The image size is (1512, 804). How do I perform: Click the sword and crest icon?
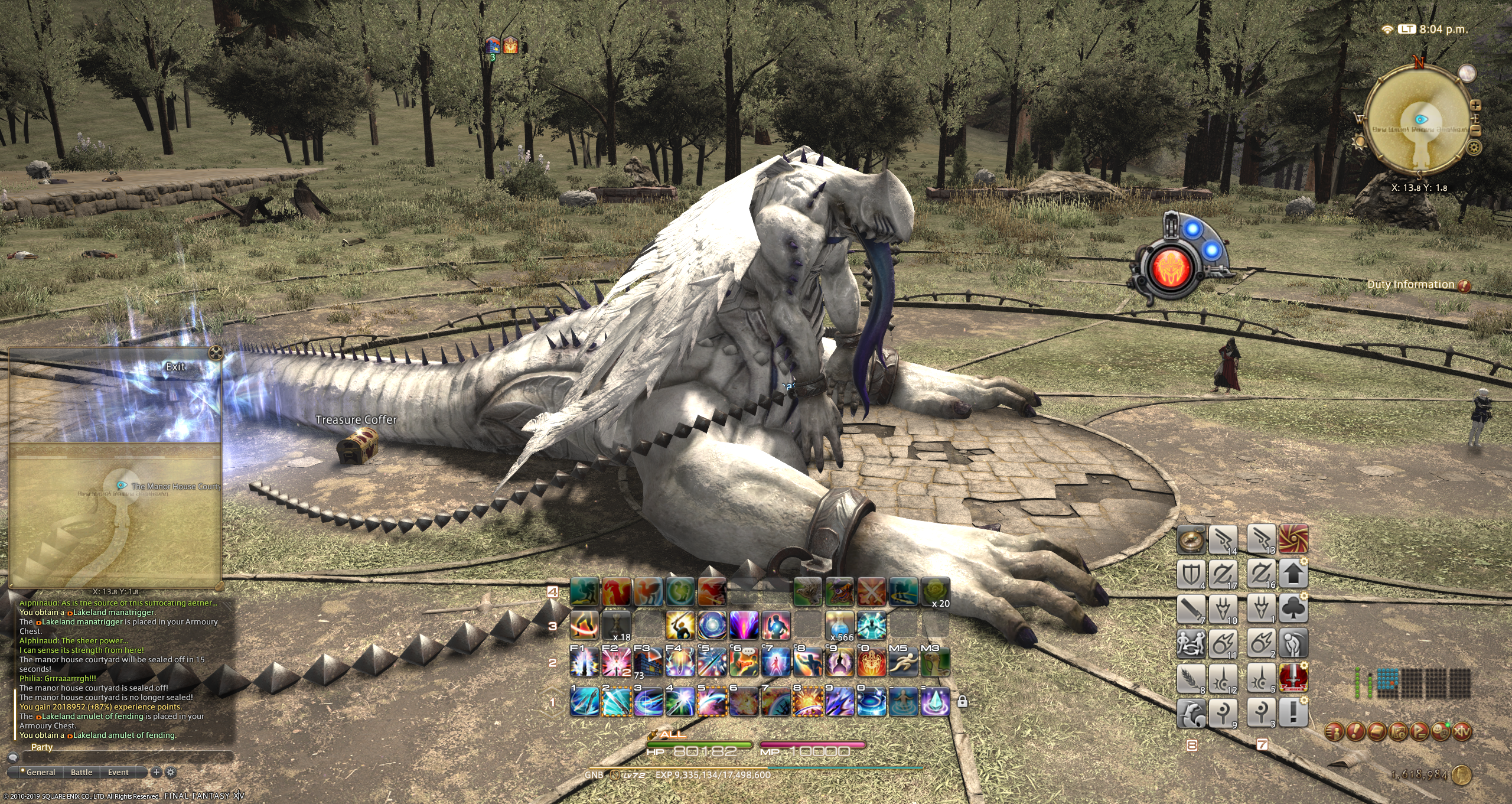click(1293, 678)
